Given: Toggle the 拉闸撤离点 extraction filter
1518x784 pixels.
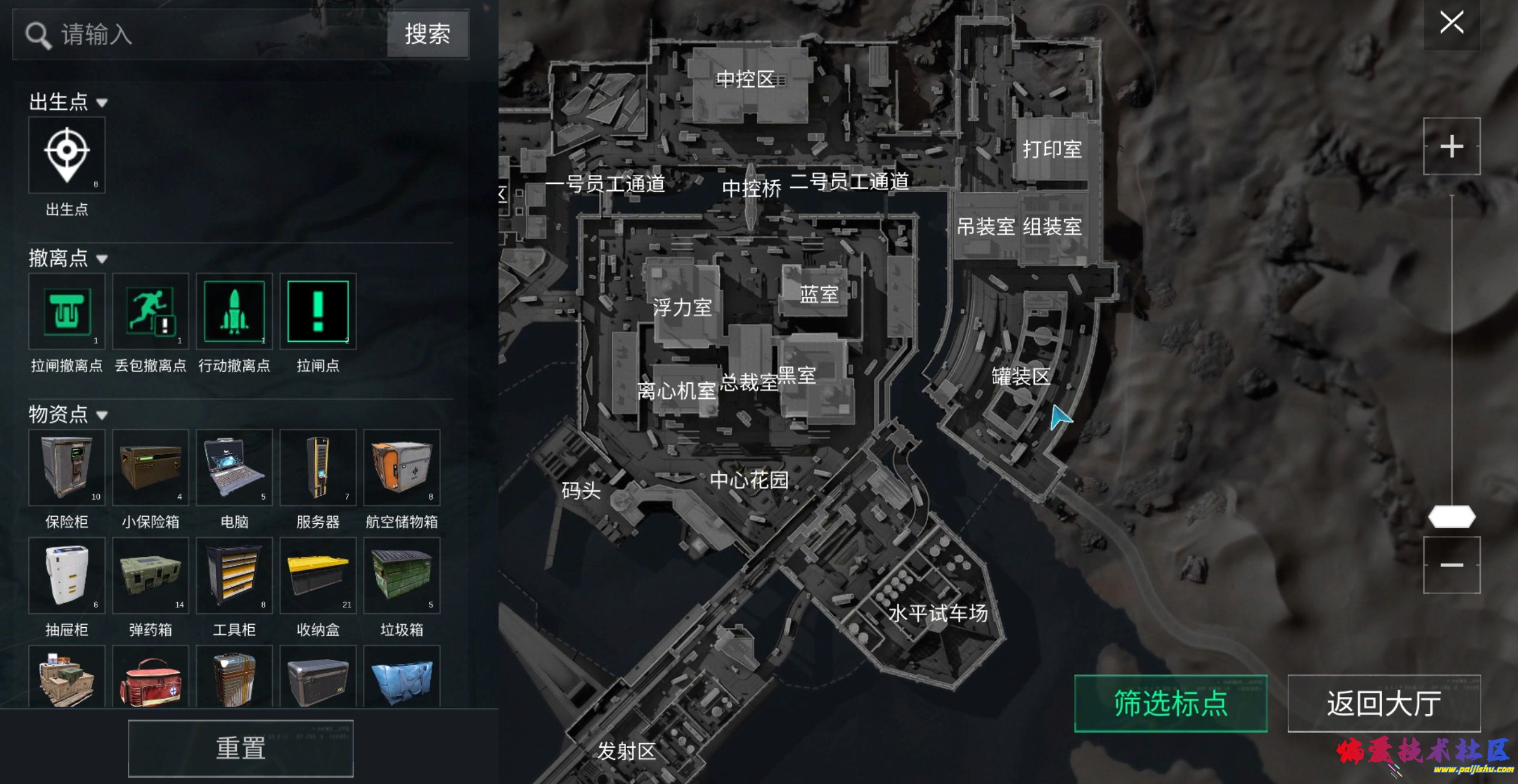Looking at the screenshot, I should coord(67,311).
